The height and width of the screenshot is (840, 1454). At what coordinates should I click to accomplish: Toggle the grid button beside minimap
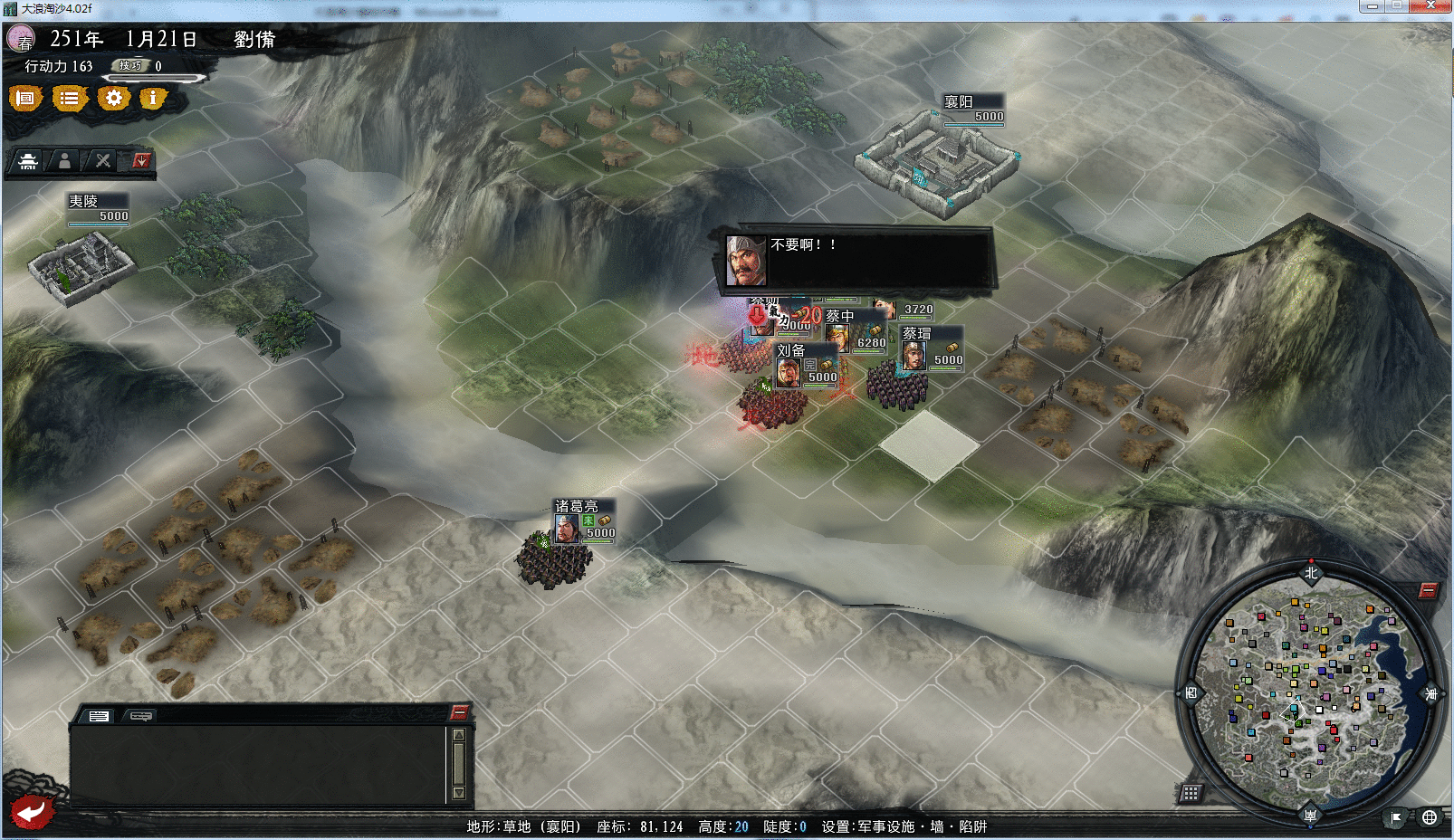[1191, 793]
